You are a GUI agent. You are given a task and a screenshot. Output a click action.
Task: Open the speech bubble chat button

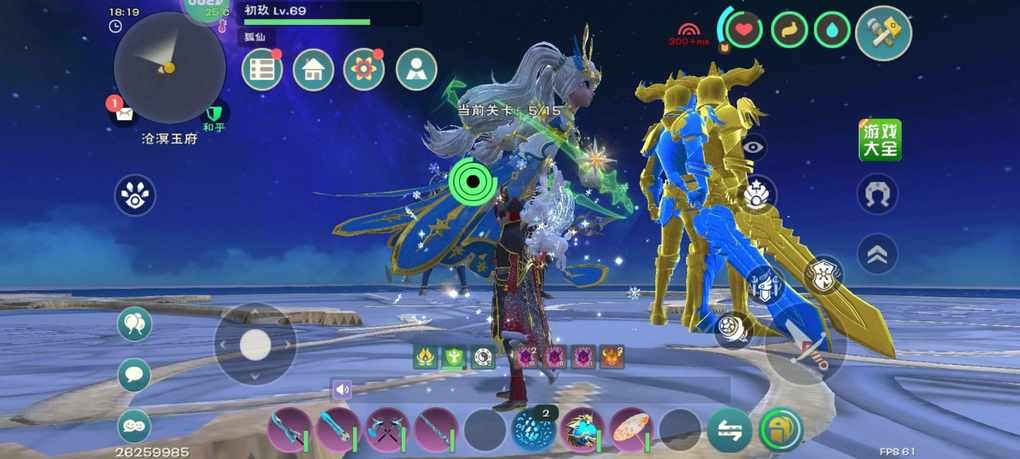click(x=134, y=375)
